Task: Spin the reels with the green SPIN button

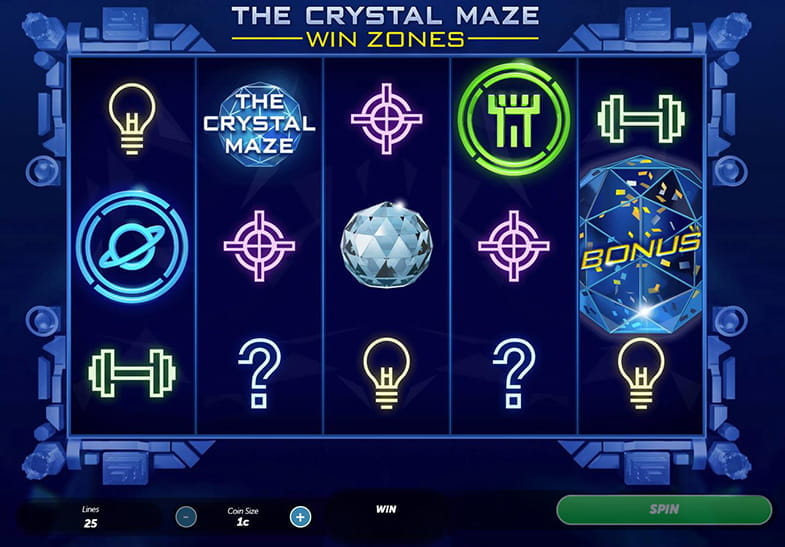Action: click(663, 509)
